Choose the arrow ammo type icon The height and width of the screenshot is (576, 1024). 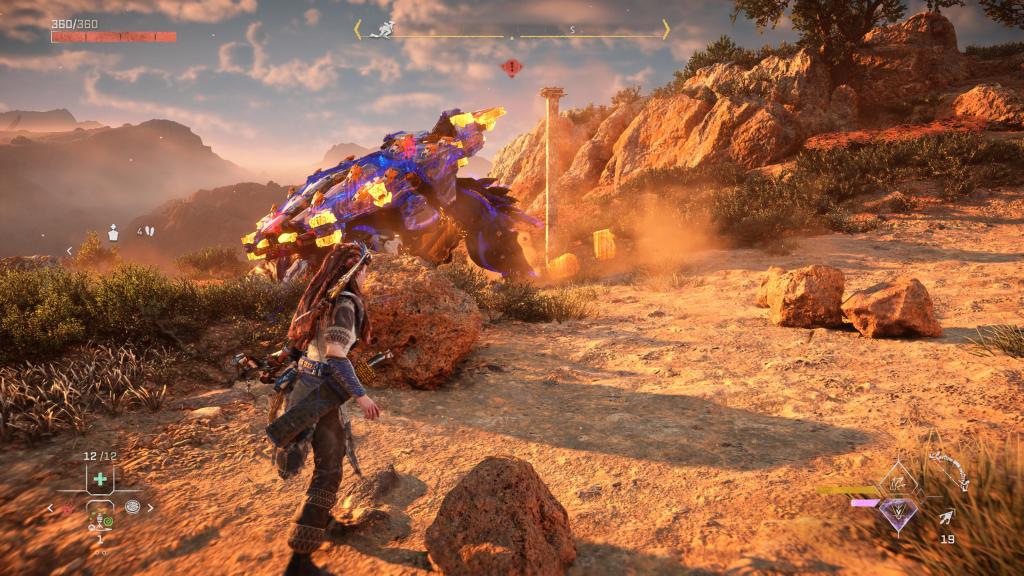[946, 517]
